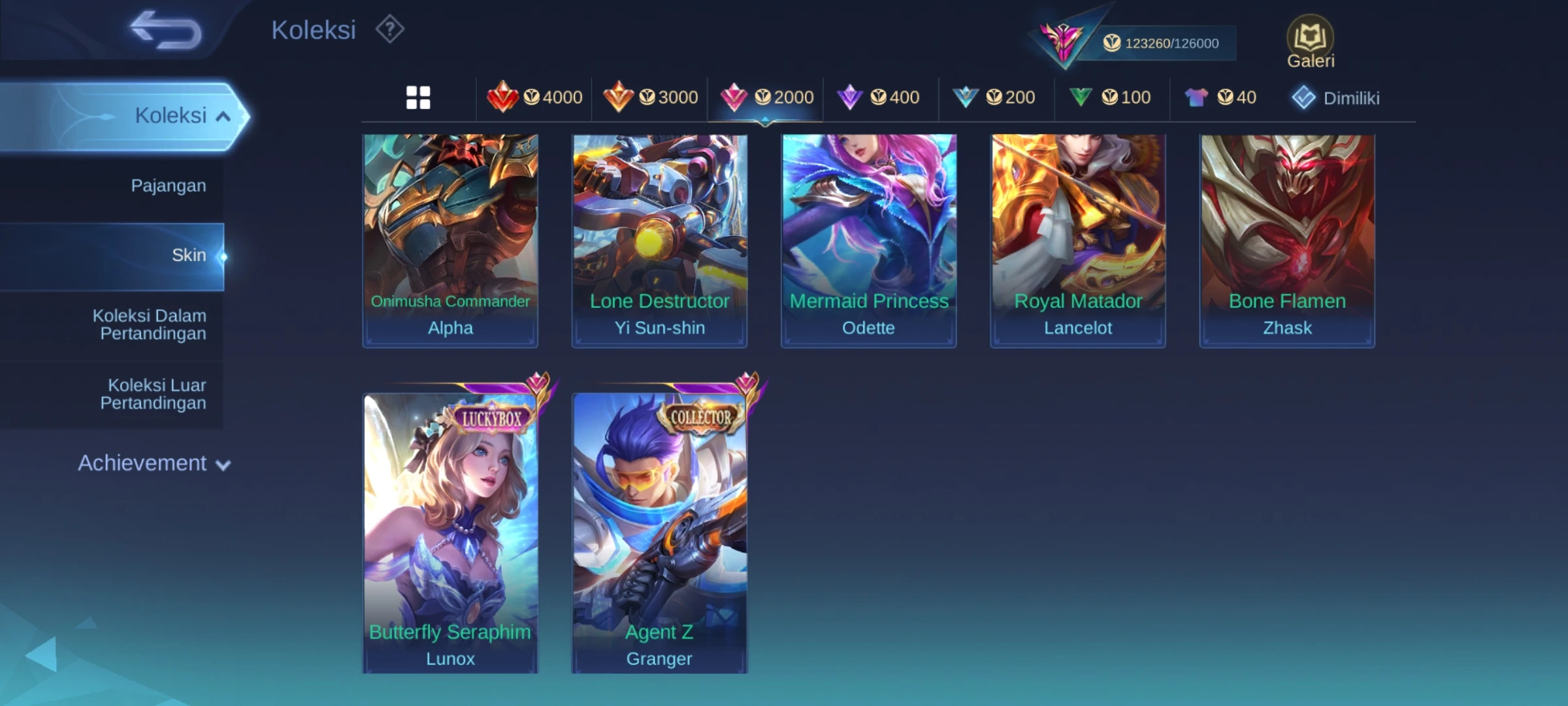This screenshot has width=1568, height=706.
Task: Open the 40 point shirt tier
Action: point(1220,97)
